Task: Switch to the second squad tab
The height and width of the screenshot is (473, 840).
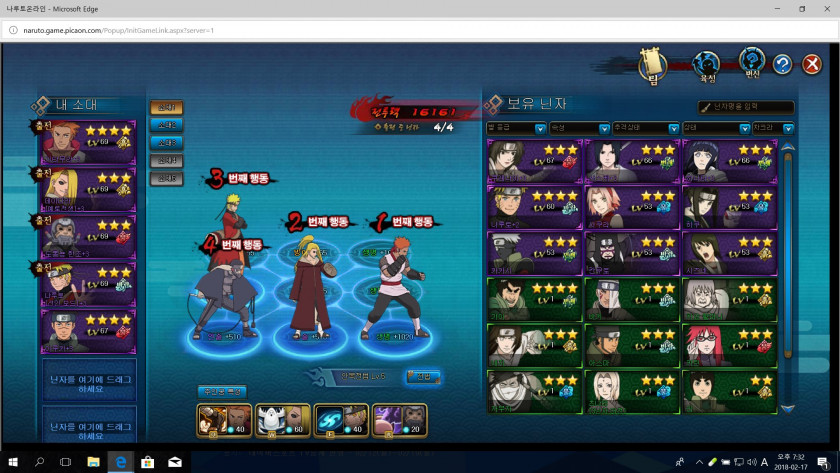Action: [167, 126]
